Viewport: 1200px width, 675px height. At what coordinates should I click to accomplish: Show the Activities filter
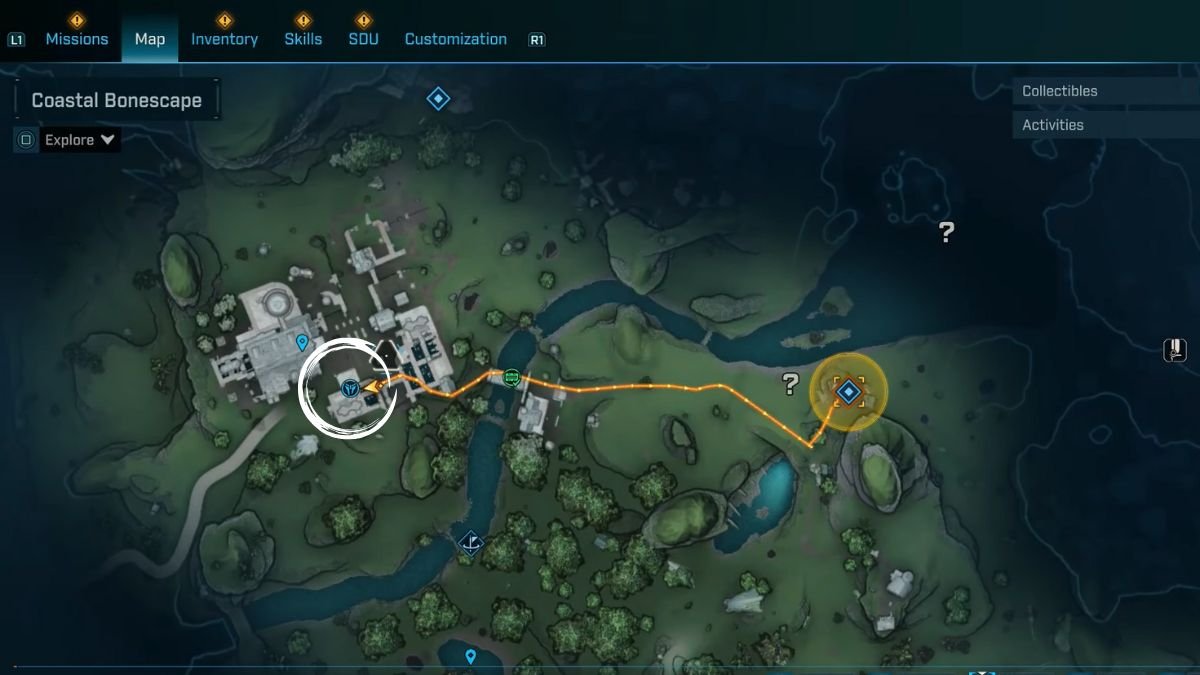(x=1052, y=125)
